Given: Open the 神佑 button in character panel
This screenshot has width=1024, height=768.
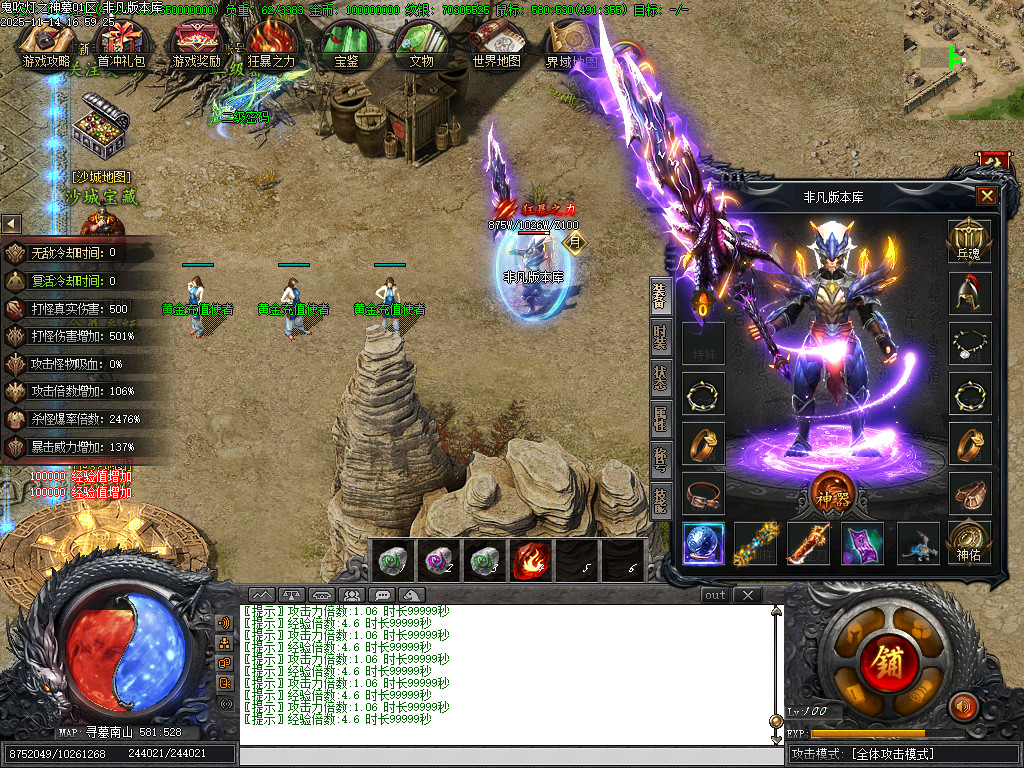Looking at the screenshot, I should pyautogui.click(x=968, y=542).
